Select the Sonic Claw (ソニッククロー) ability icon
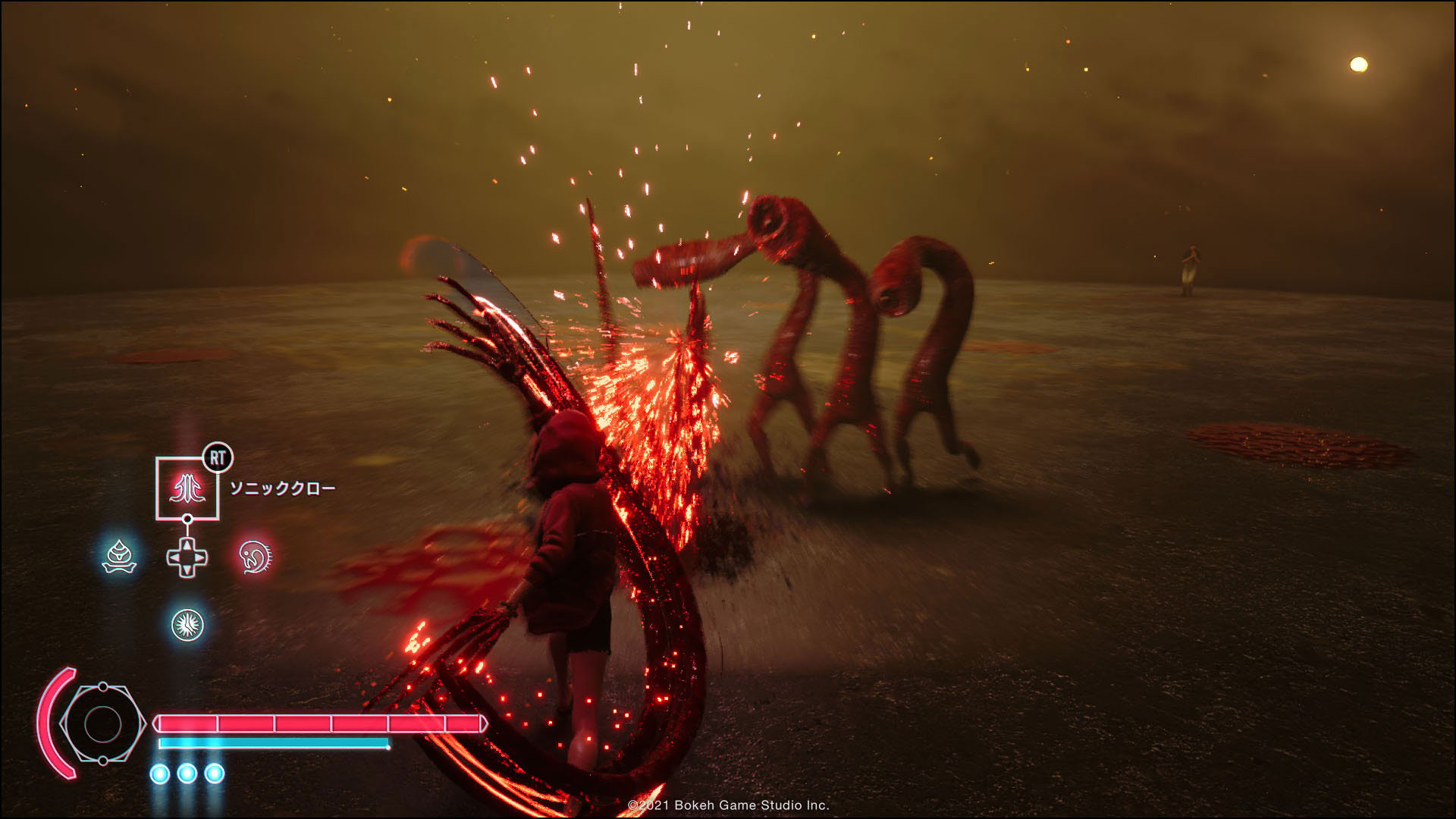Screen dimensions: 1456x819 coord(187,488)
